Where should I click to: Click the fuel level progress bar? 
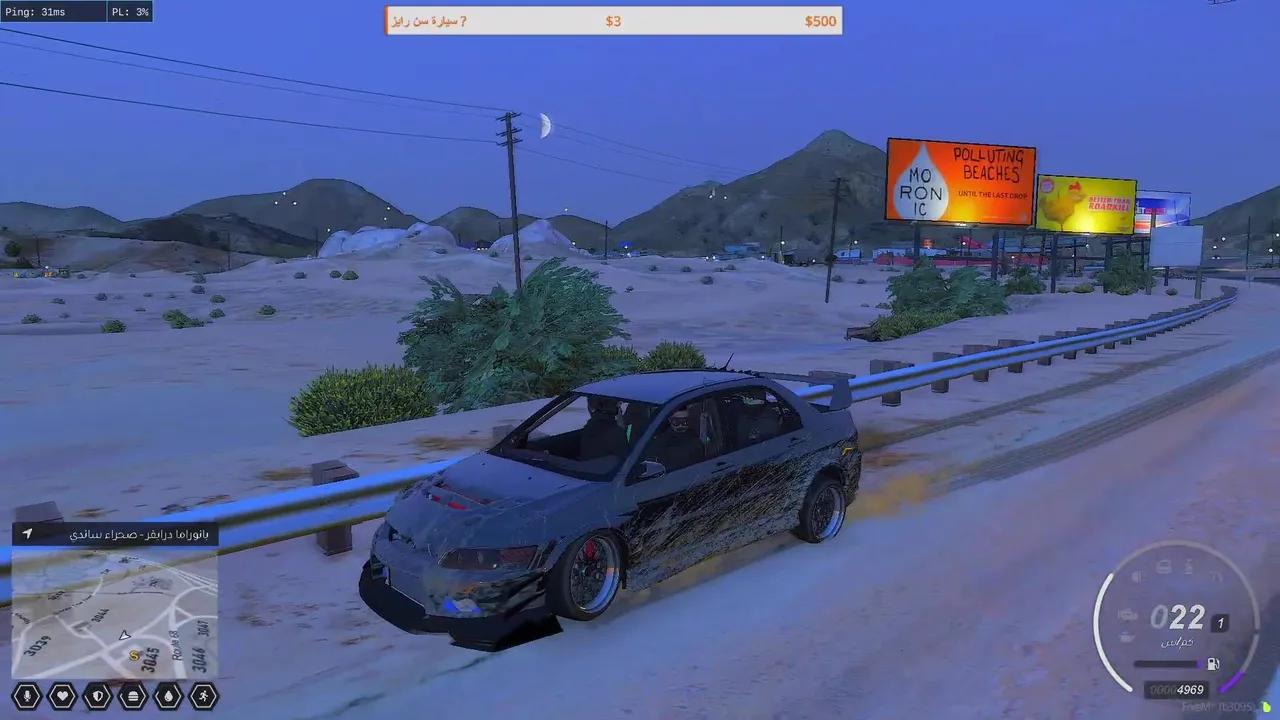(1168, 662)
